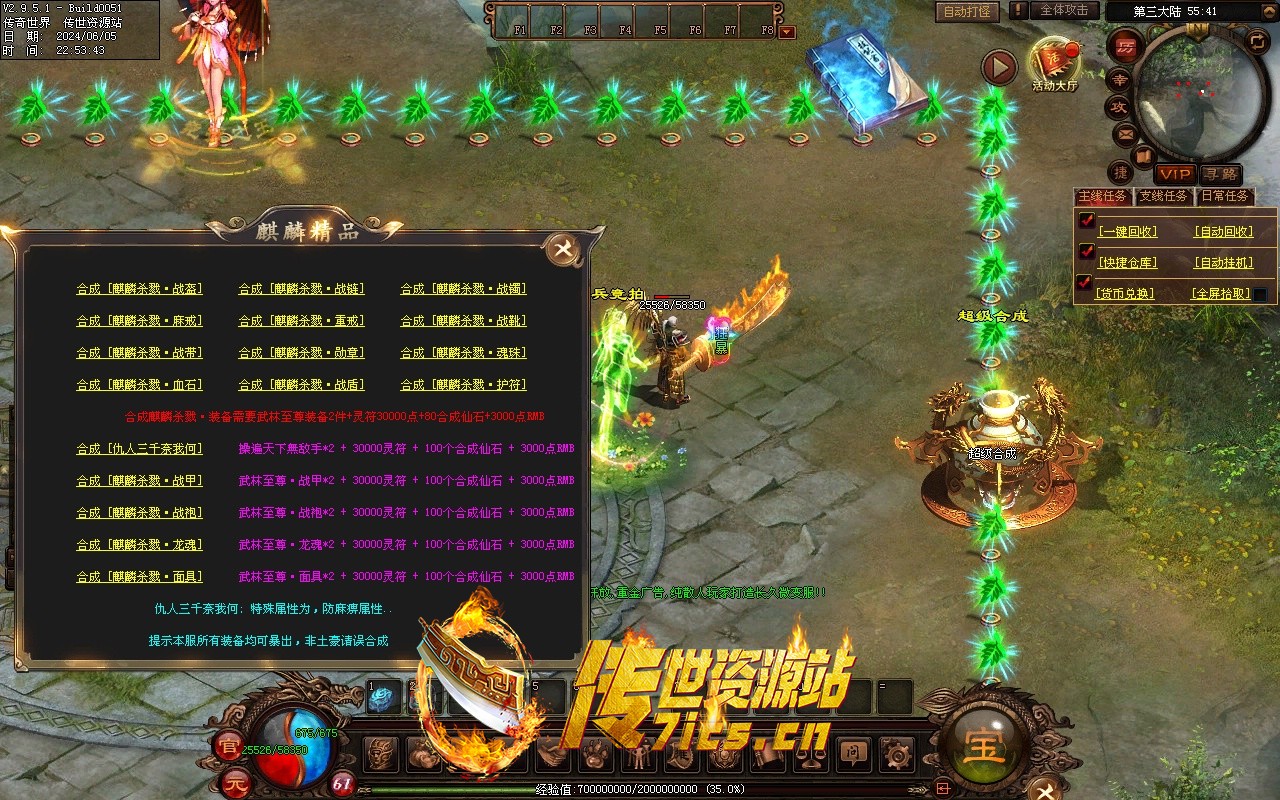Open the 活动大厅 event hall icon

1054,62
